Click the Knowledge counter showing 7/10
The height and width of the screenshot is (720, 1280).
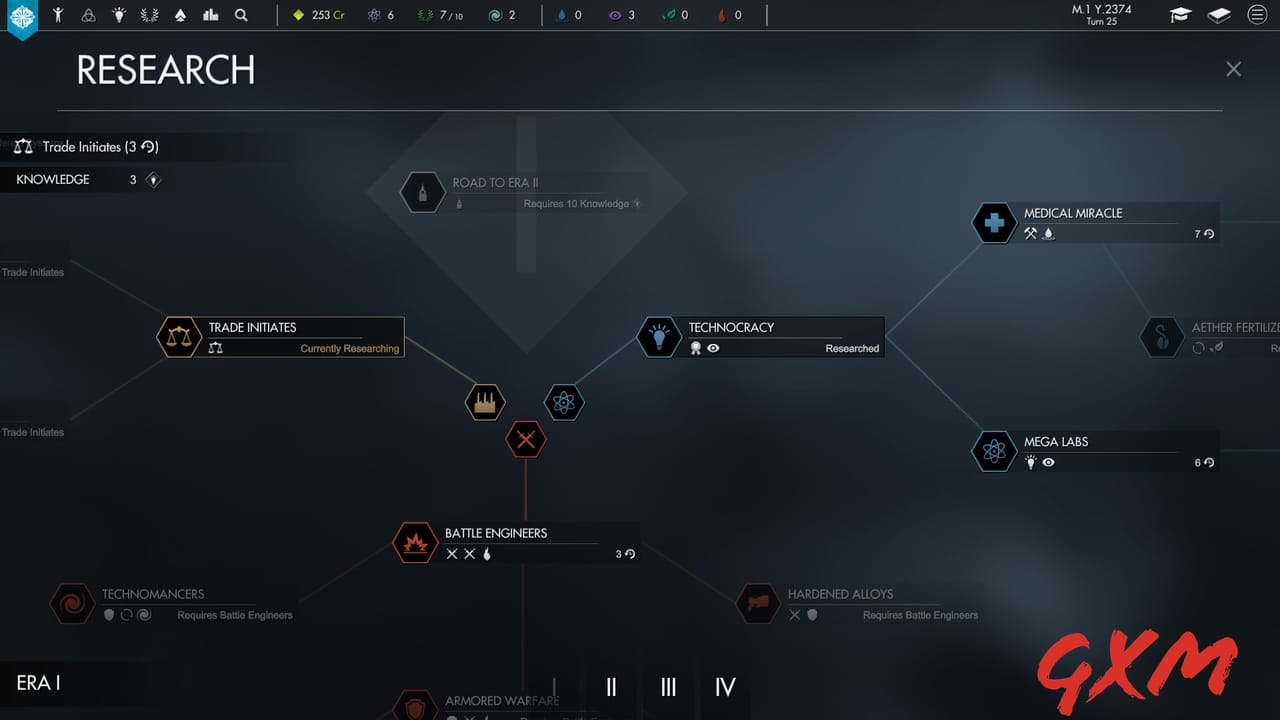pyautogui.click(x=440, y=15)
